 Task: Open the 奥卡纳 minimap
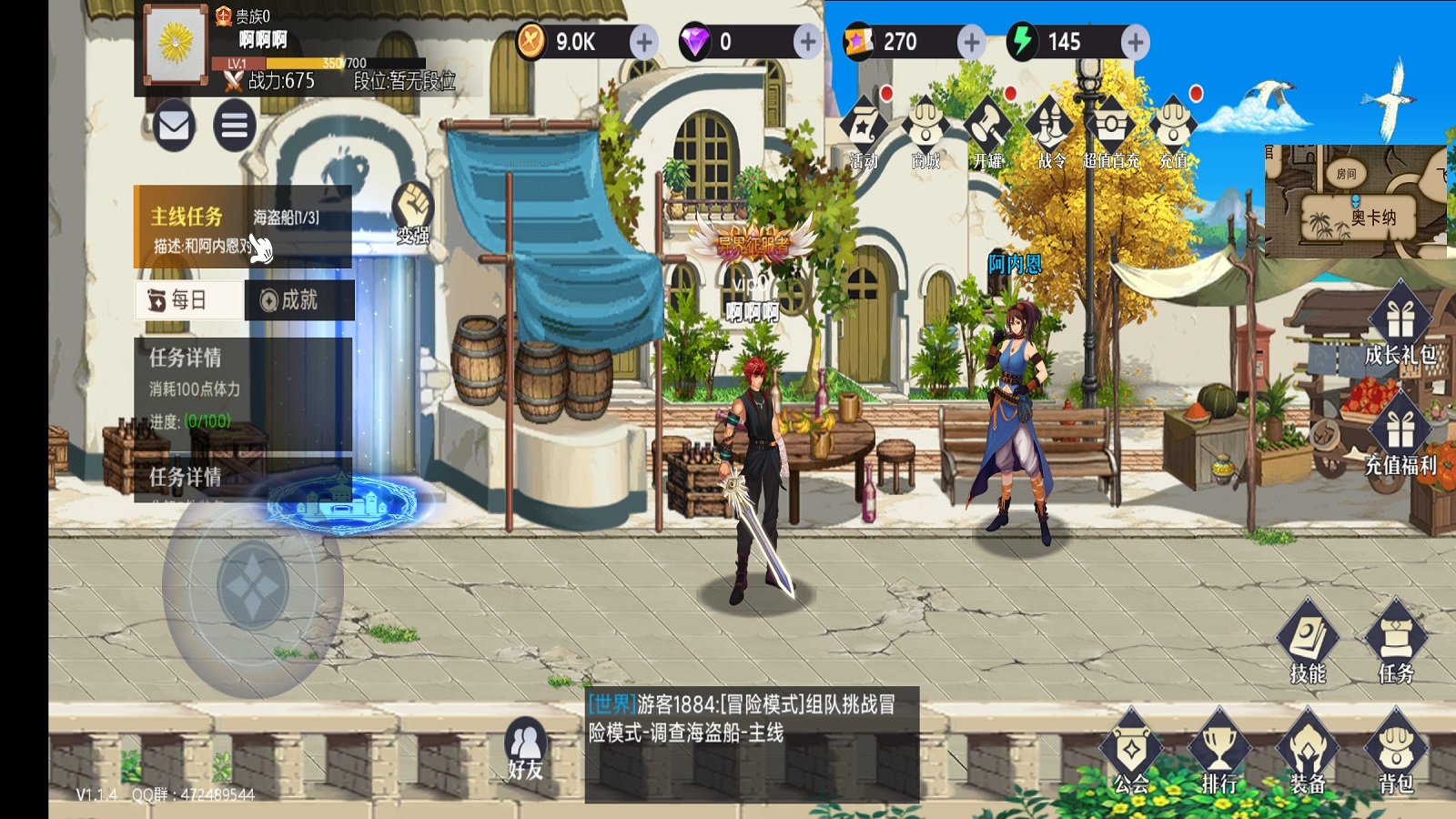coord(1355,202)
